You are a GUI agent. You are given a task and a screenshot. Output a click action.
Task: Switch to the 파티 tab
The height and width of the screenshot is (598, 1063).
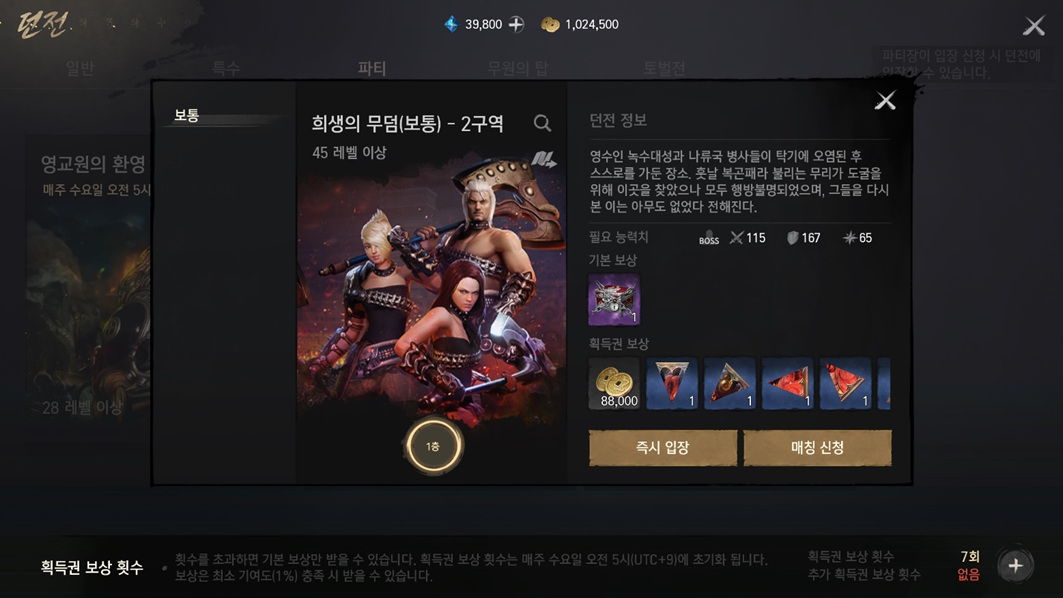point(372,68)
